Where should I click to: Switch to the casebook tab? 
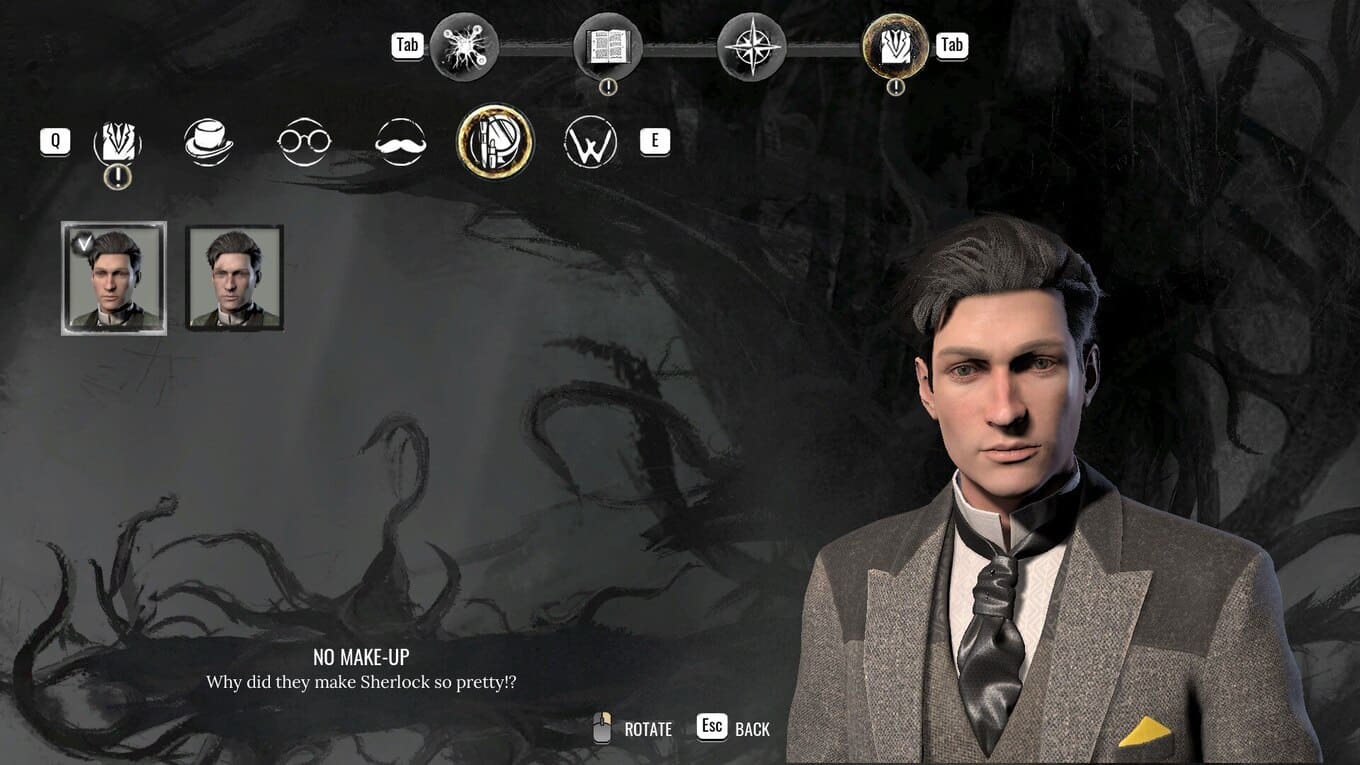pos(607,46)
